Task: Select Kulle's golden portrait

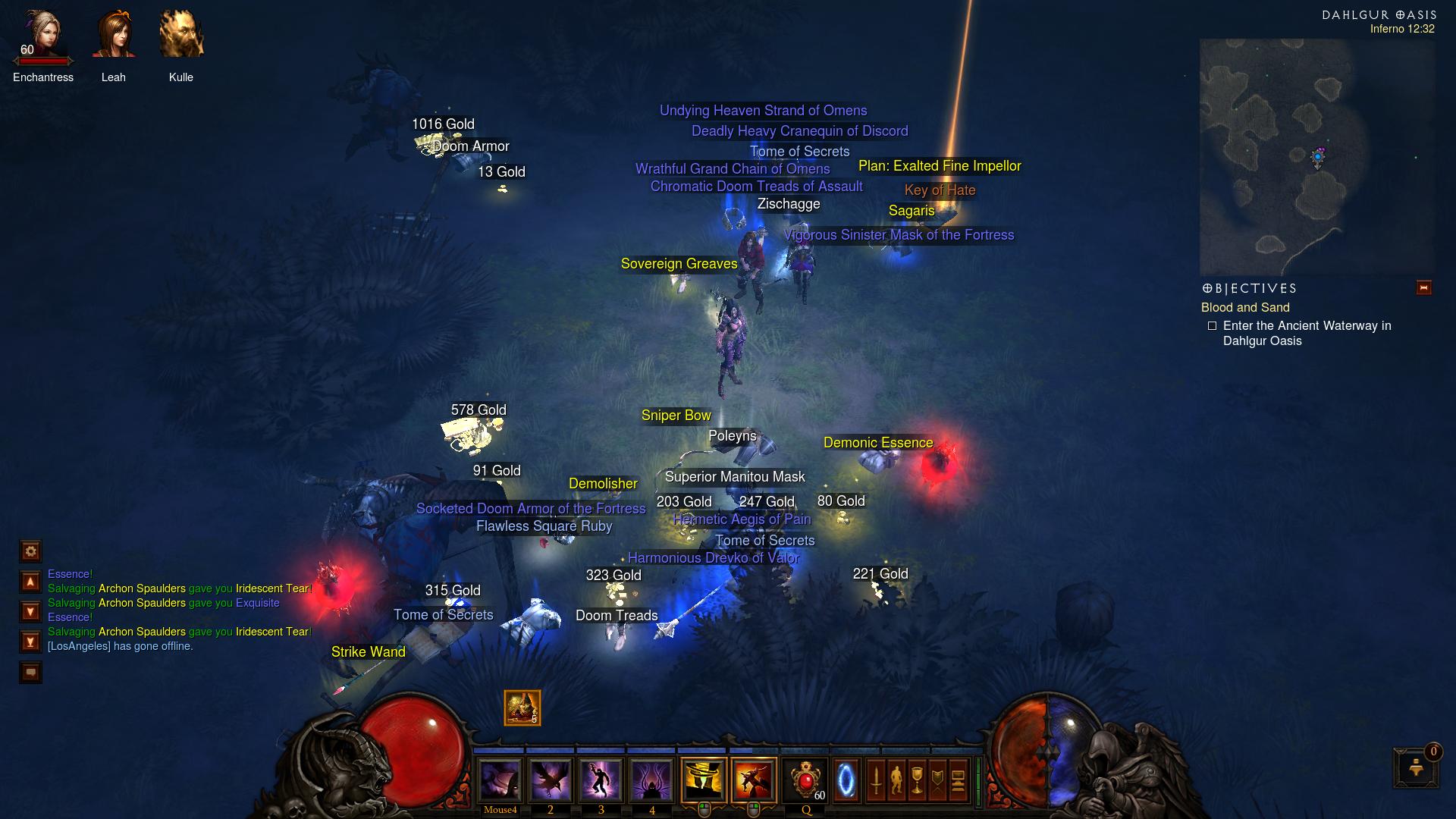Action: point(181,36)
